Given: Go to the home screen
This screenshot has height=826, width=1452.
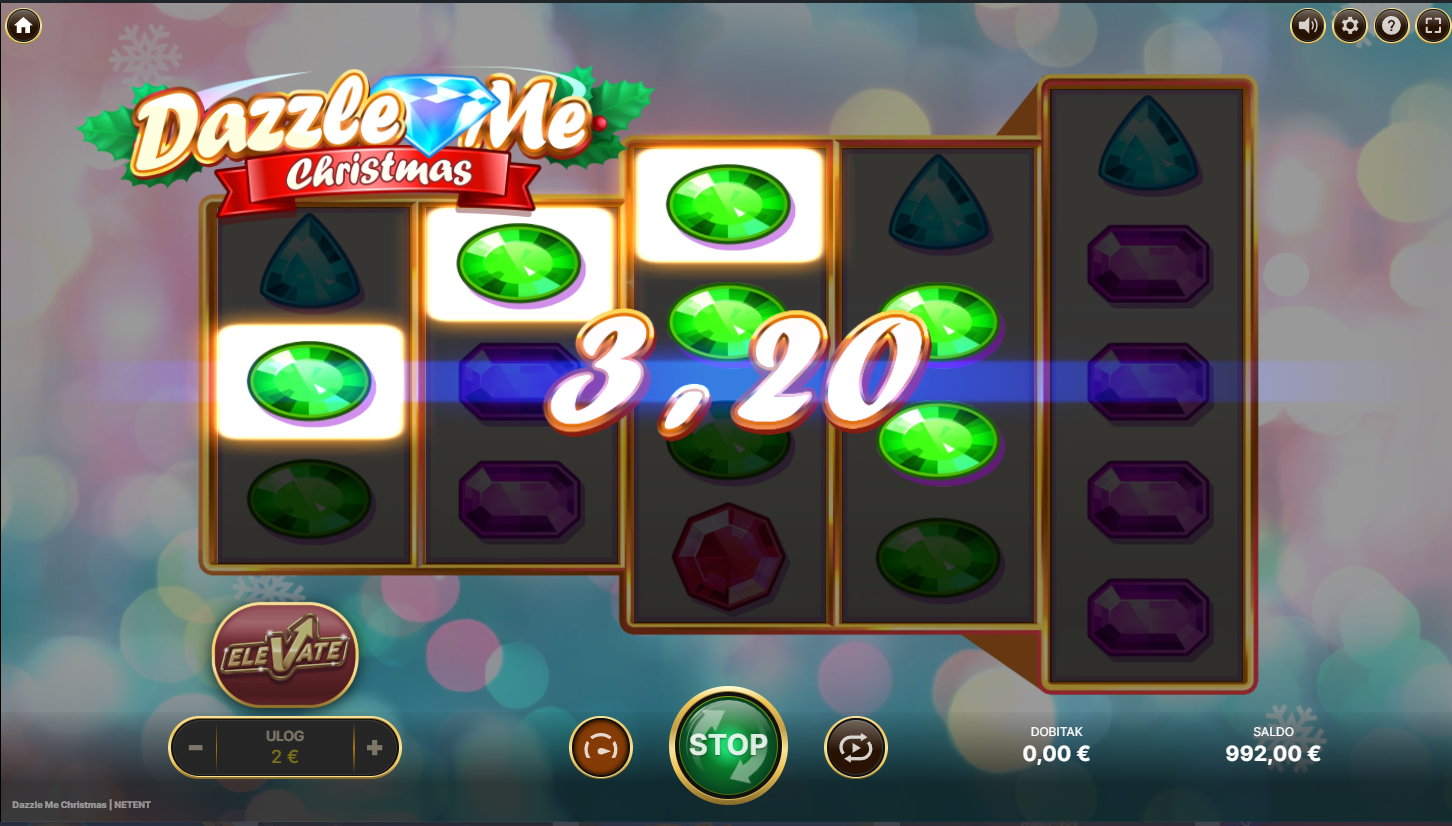Looking at the screenshot, I should click(23, 25).
